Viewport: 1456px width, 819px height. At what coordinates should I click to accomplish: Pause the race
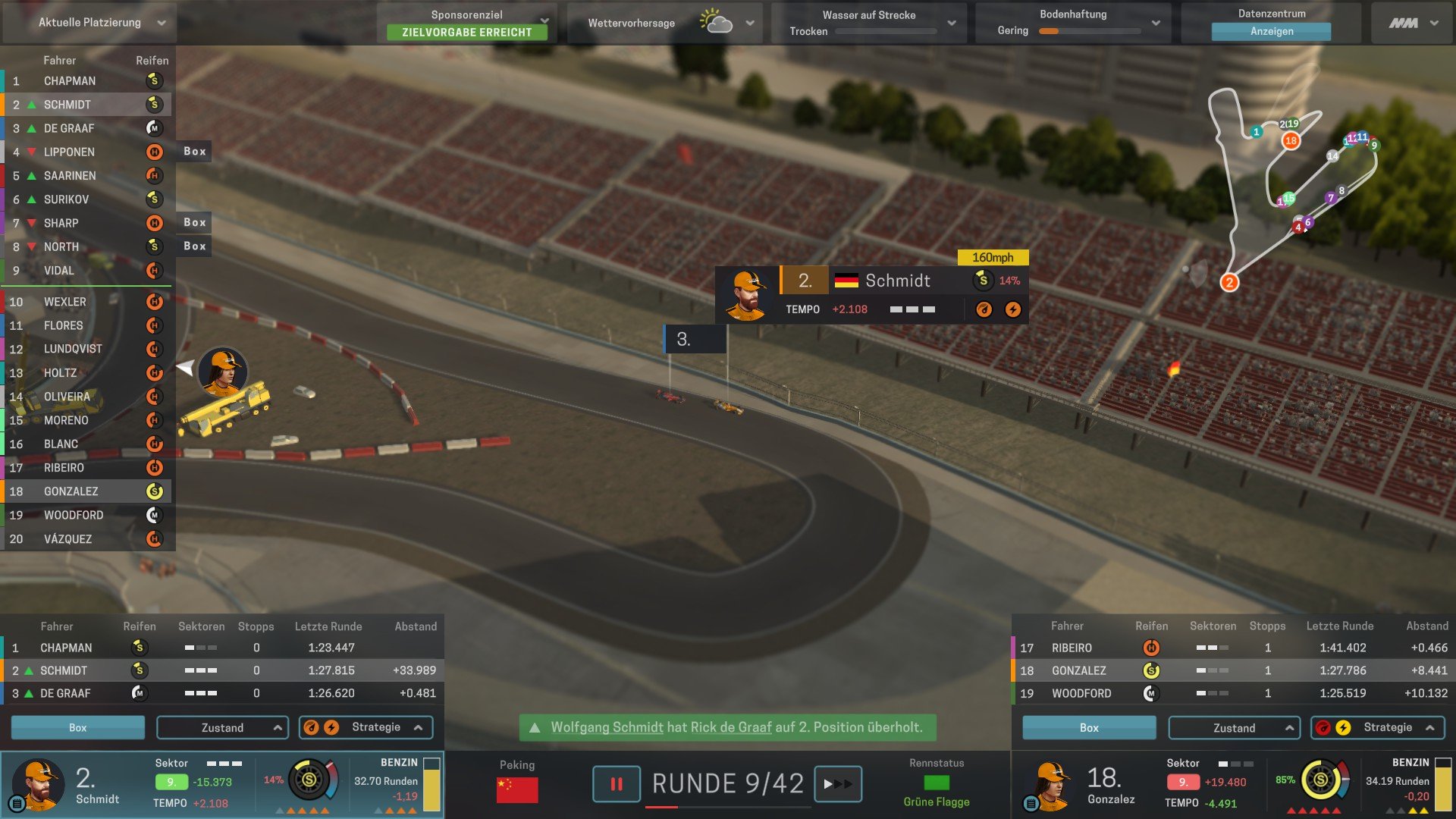pyautogui.click(x=616, y=784)
